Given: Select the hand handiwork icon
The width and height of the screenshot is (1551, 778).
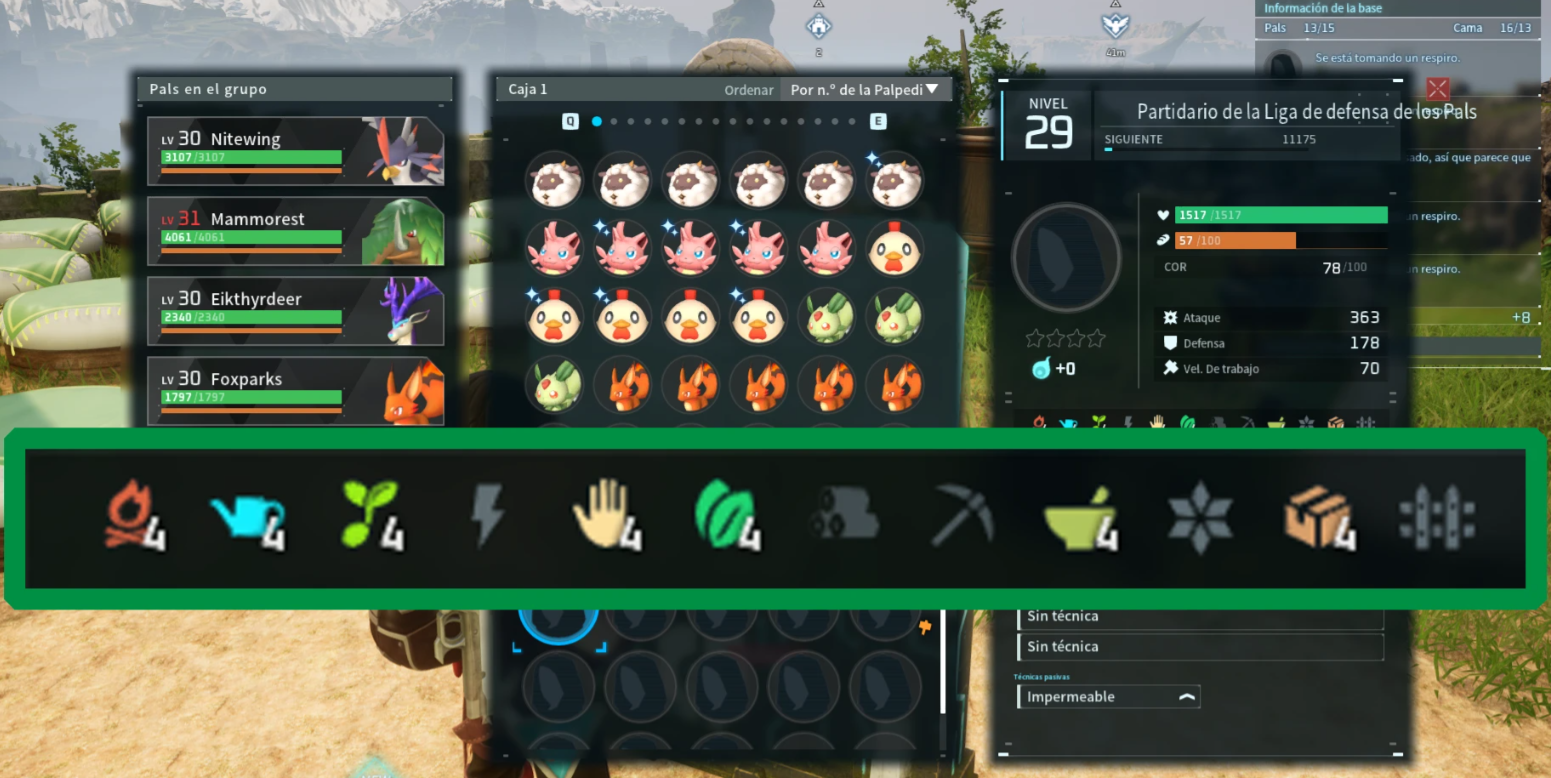Looking at the screenshot, I should (x=605, y=515).
